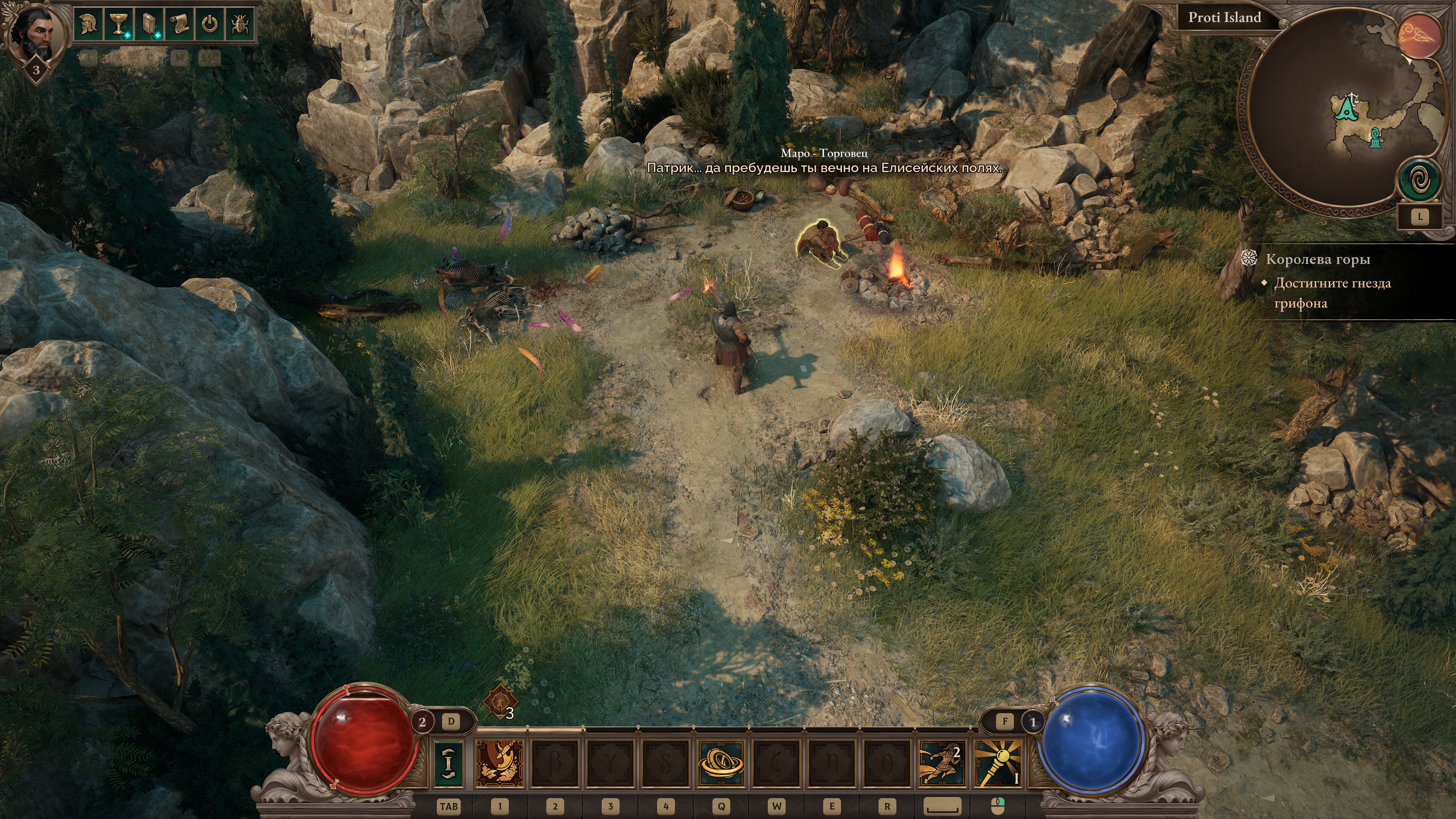The width and height of the screenshot is (1456, 819).
Task: Use the golden rings ability
Action: click(x=721, y=763)
